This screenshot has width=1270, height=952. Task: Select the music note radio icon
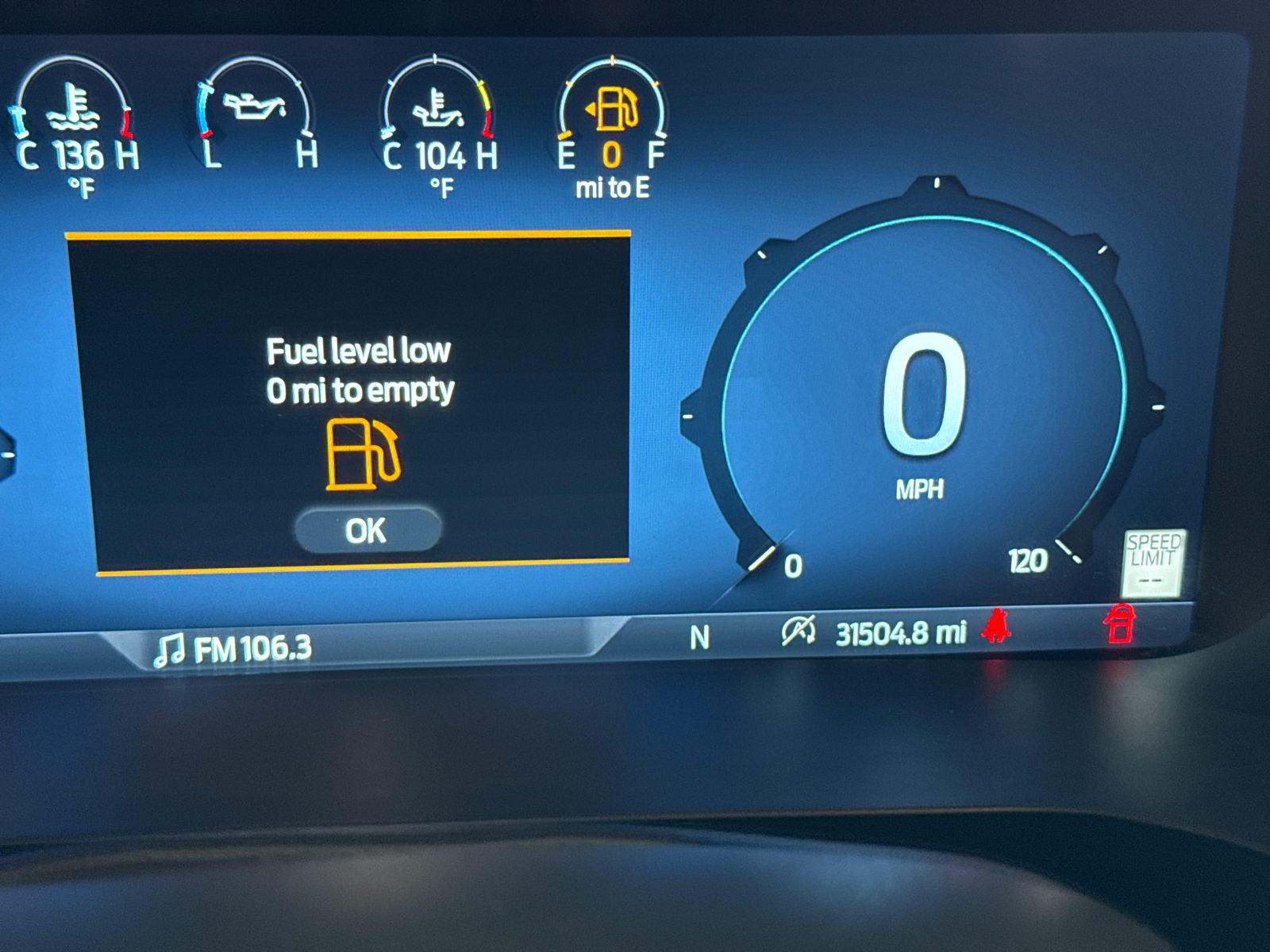[171, 649]
